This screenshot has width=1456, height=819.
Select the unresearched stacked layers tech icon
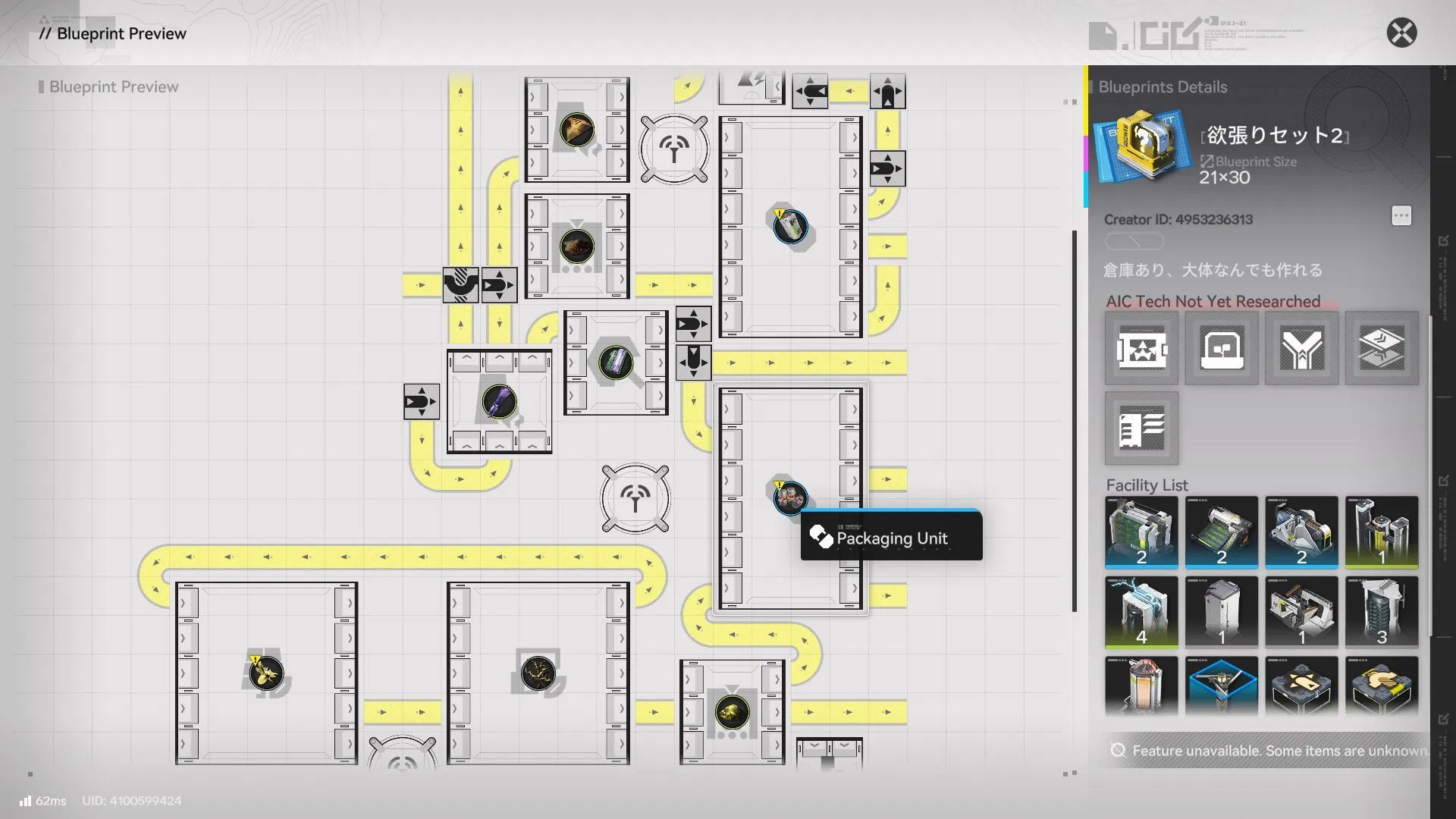pos(1382,348)
